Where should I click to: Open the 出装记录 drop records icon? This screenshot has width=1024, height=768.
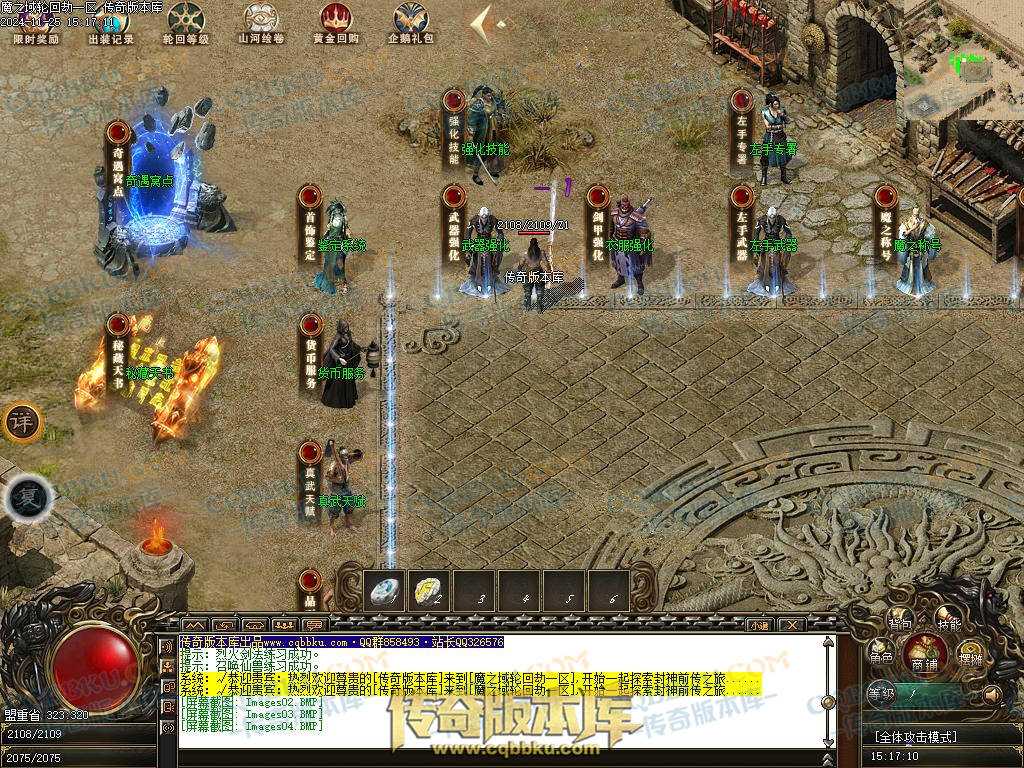click(110, 21)
